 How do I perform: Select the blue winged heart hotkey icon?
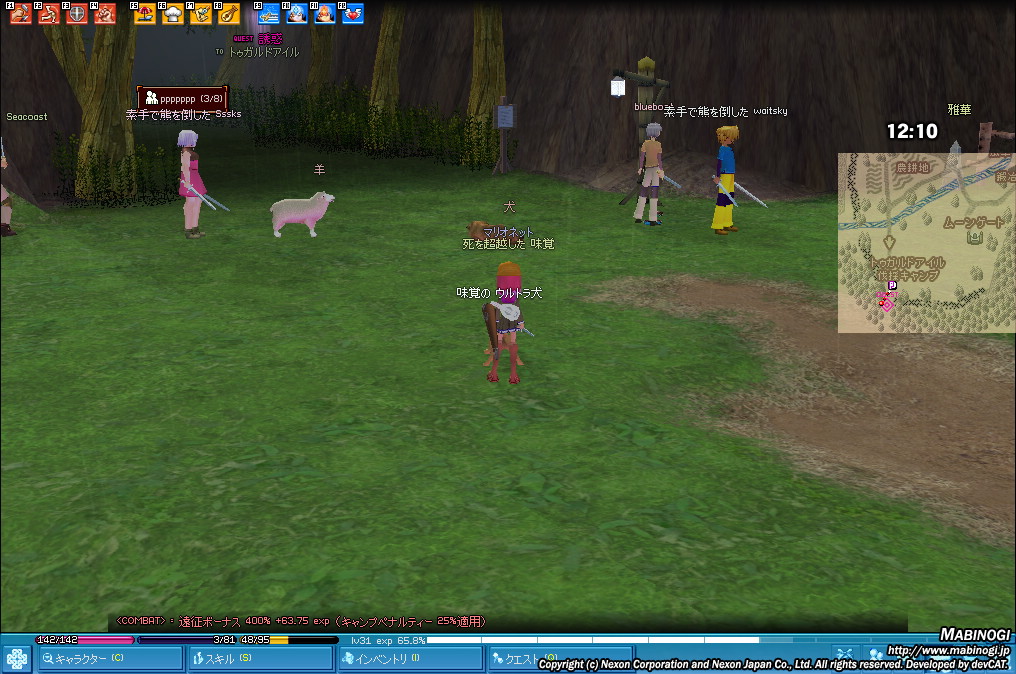click(353, 14)
